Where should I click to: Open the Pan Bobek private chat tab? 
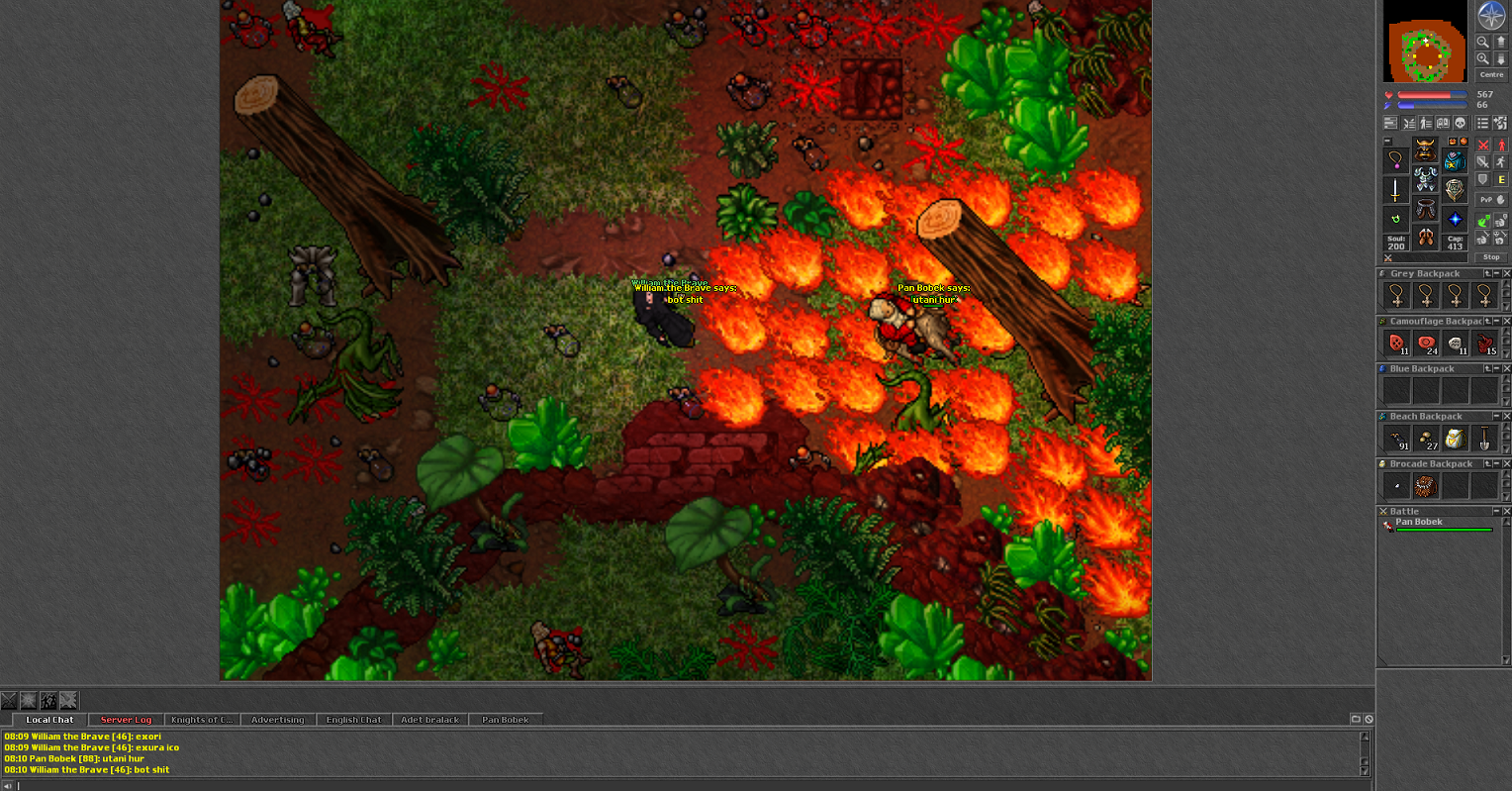(505, 720)
